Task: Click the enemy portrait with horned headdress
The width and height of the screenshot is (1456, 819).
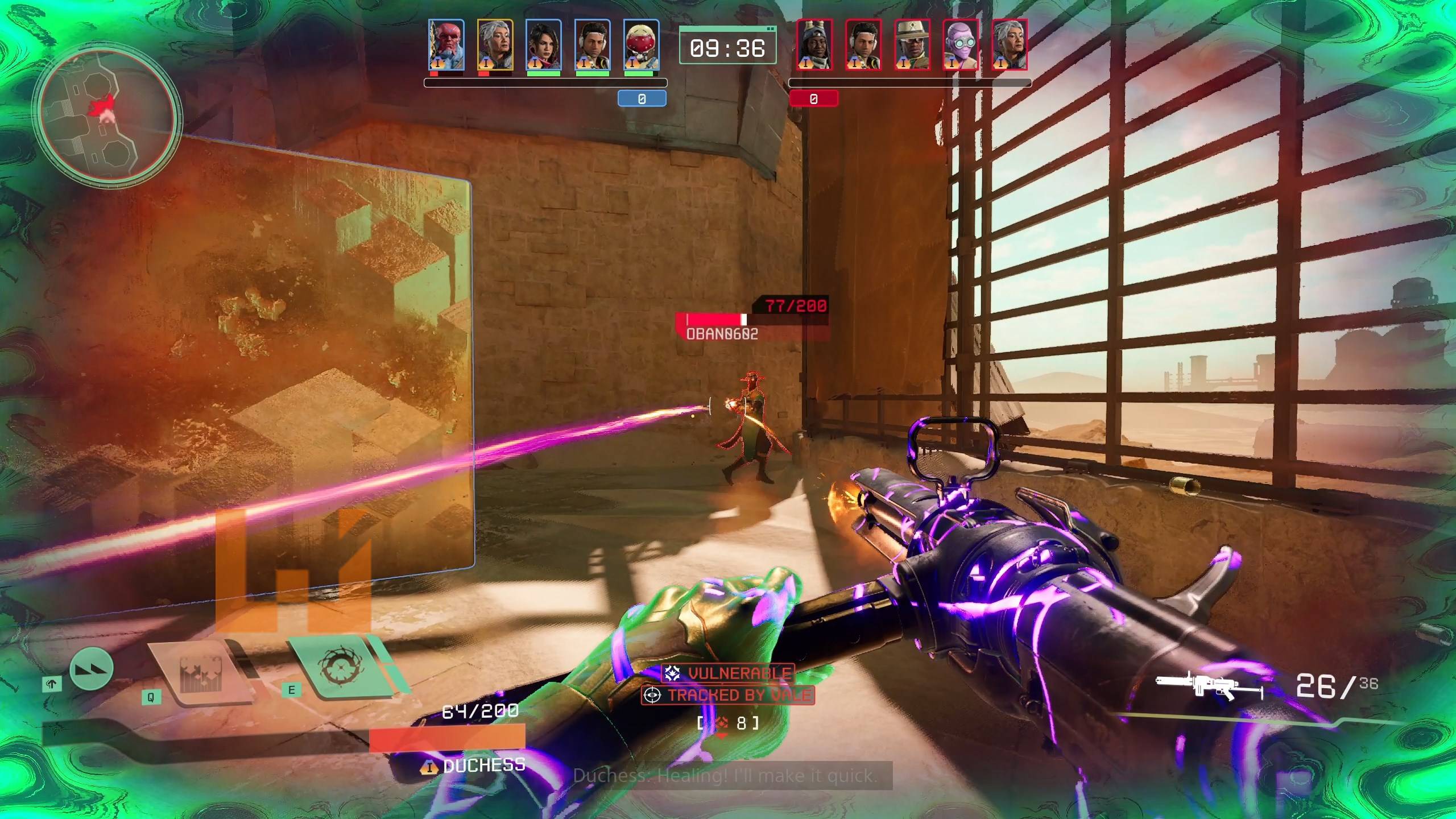Action: point(814,44)
